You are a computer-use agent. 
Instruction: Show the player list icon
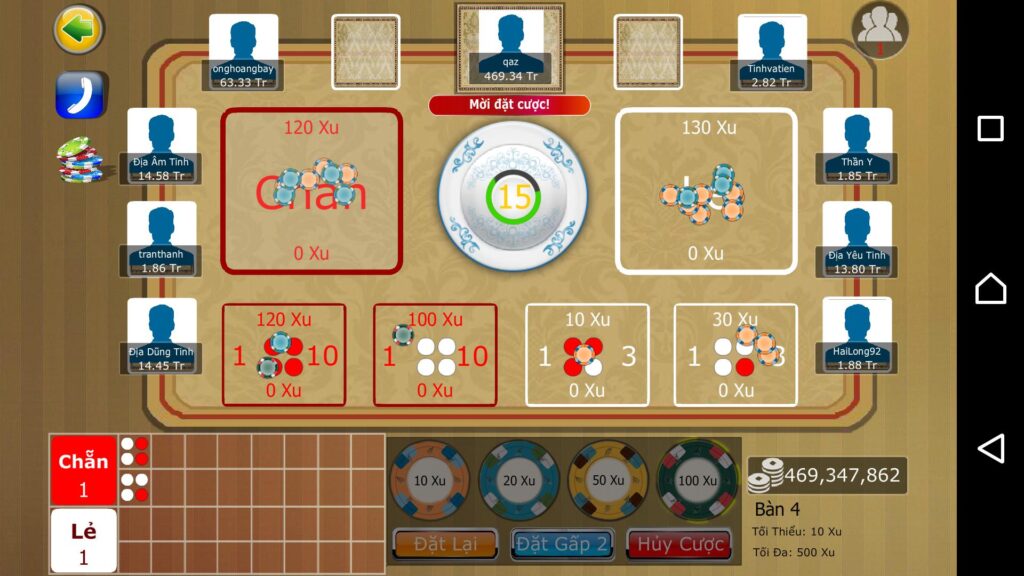click(880, 30)
